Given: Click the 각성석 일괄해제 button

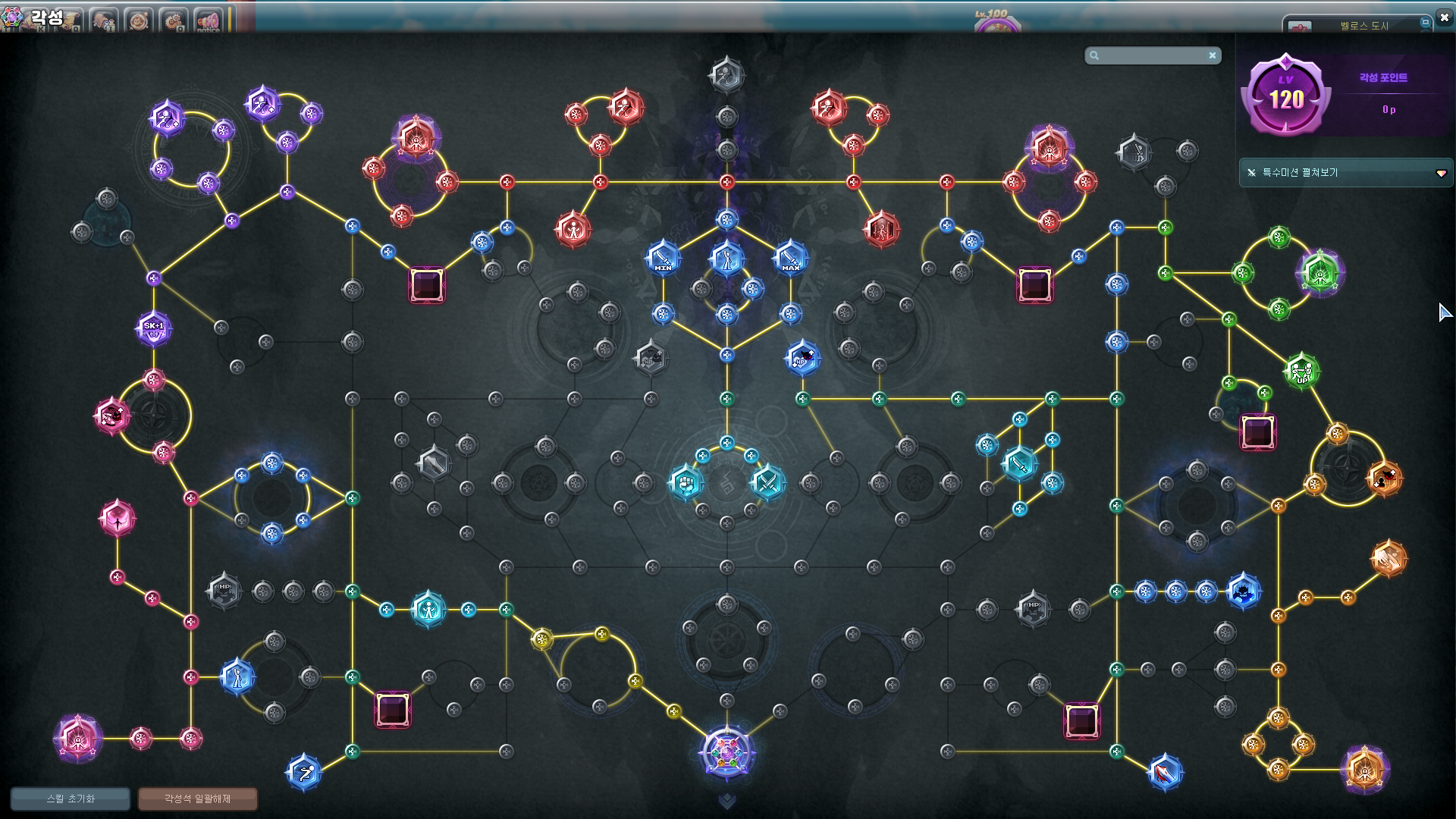Looking at the screenshot, I should (197, 799).
